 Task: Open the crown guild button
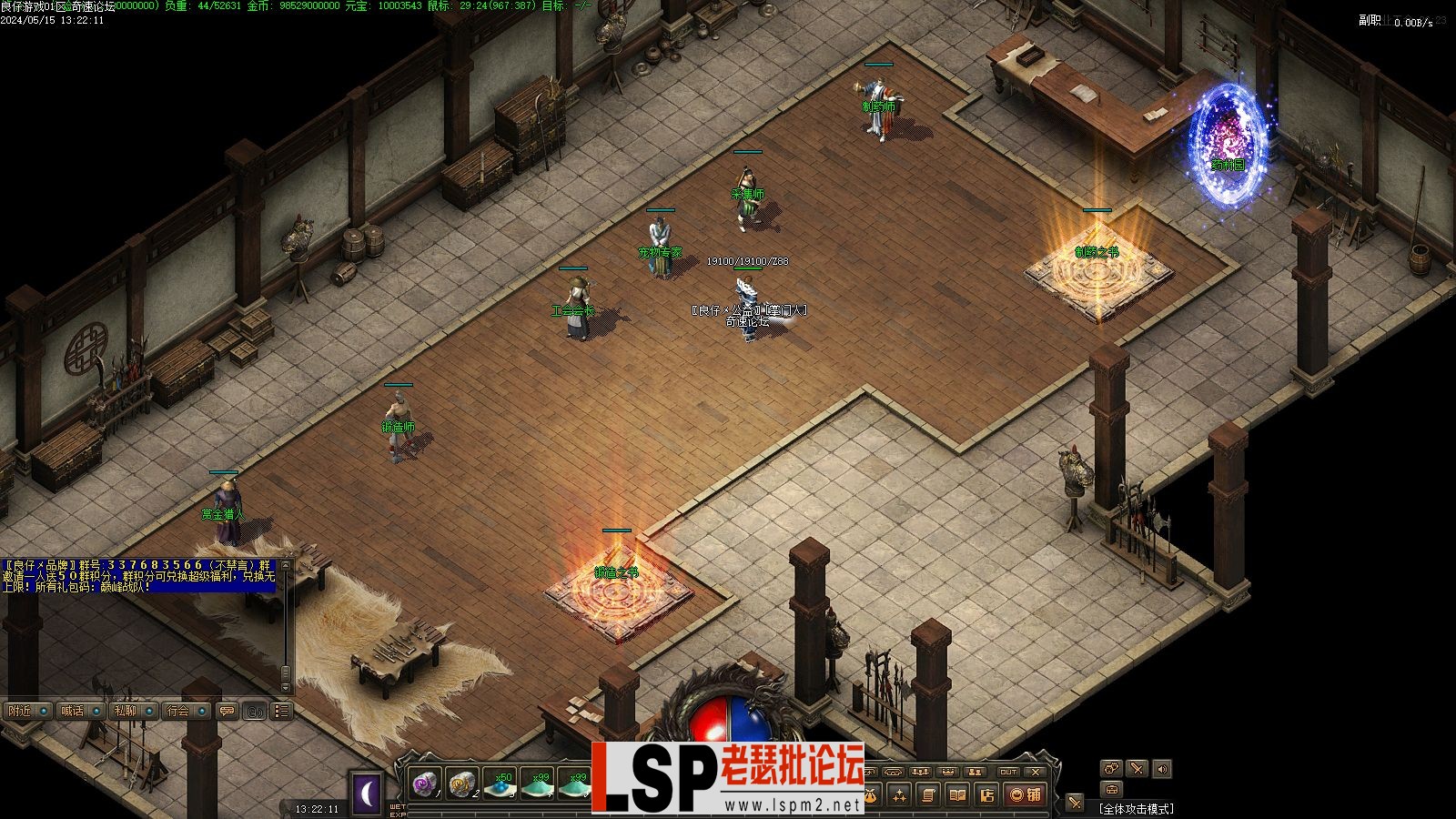click(948, 772)
